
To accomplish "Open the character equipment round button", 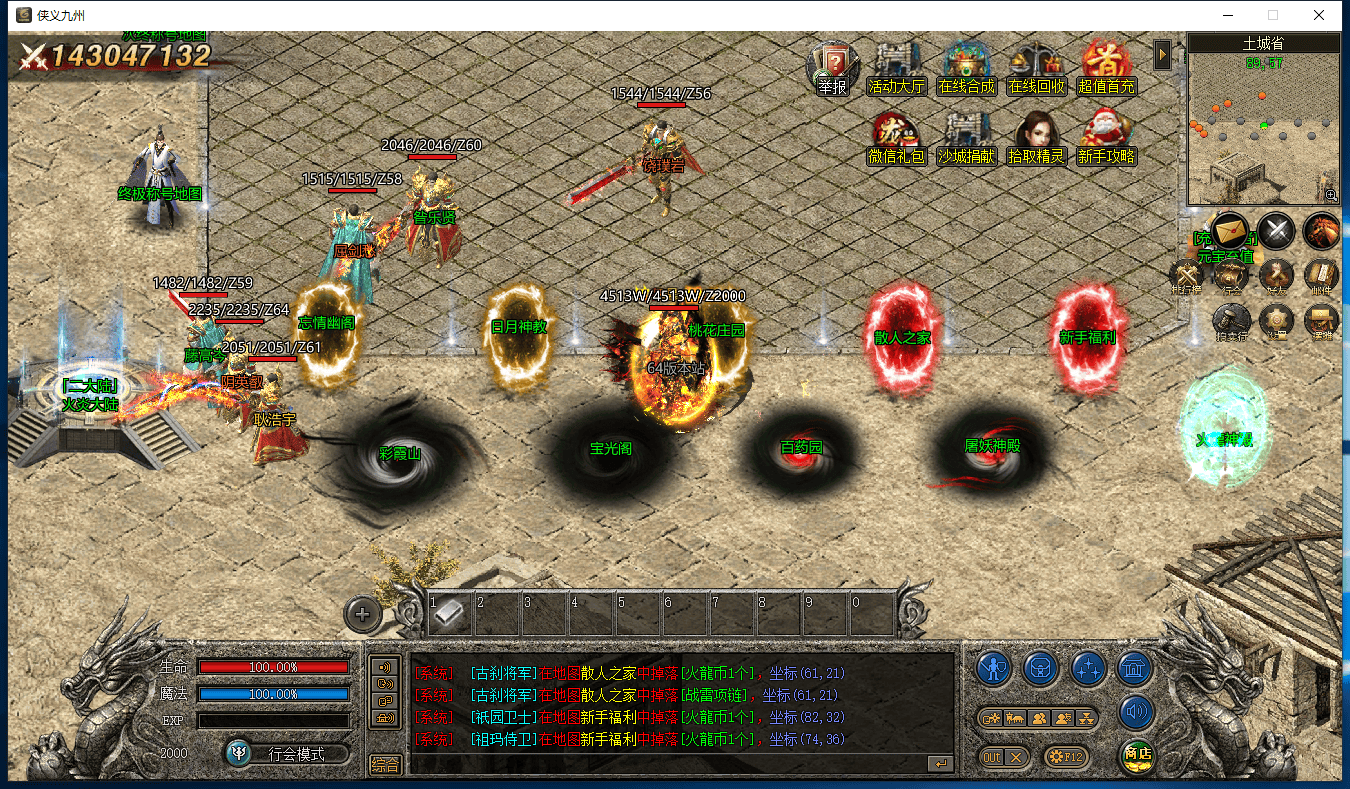I will (x=992, y=667).
